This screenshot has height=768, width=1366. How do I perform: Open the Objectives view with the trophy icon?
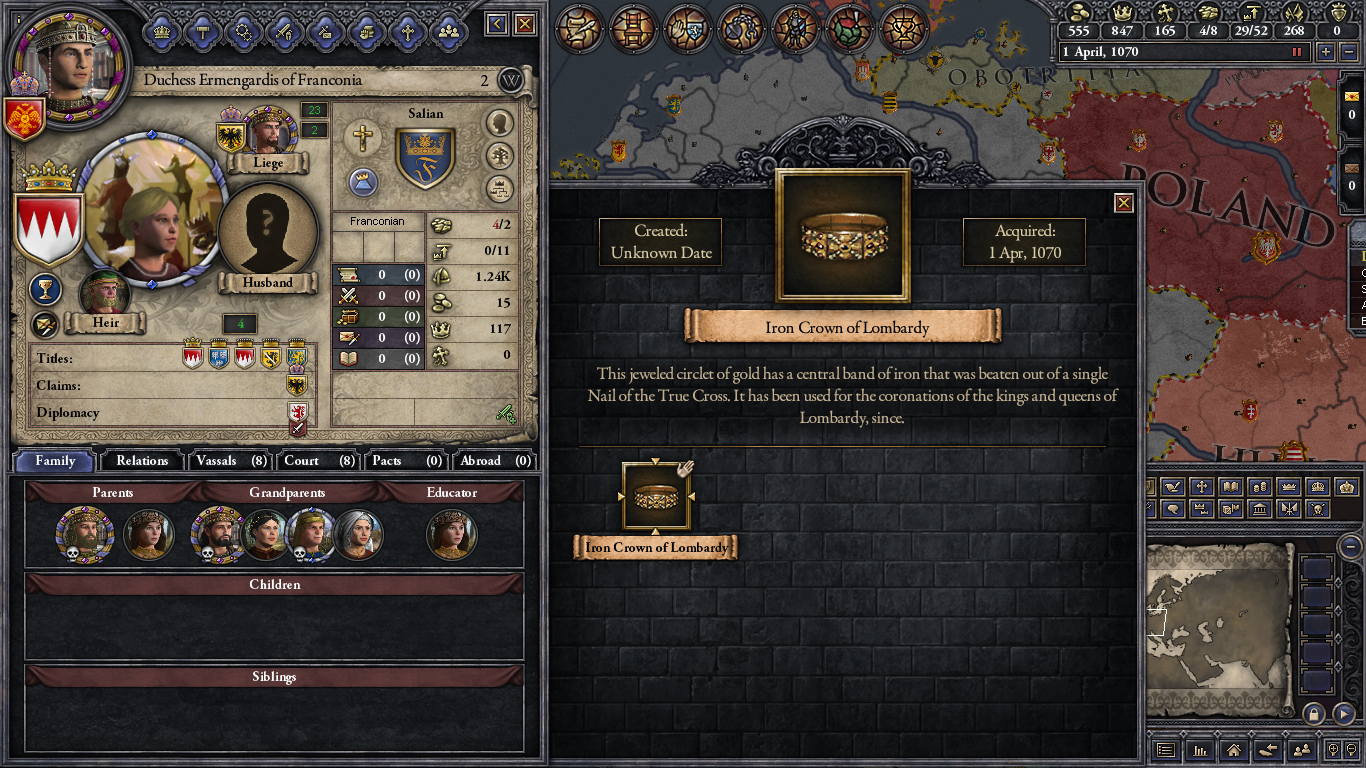[905, 29]
